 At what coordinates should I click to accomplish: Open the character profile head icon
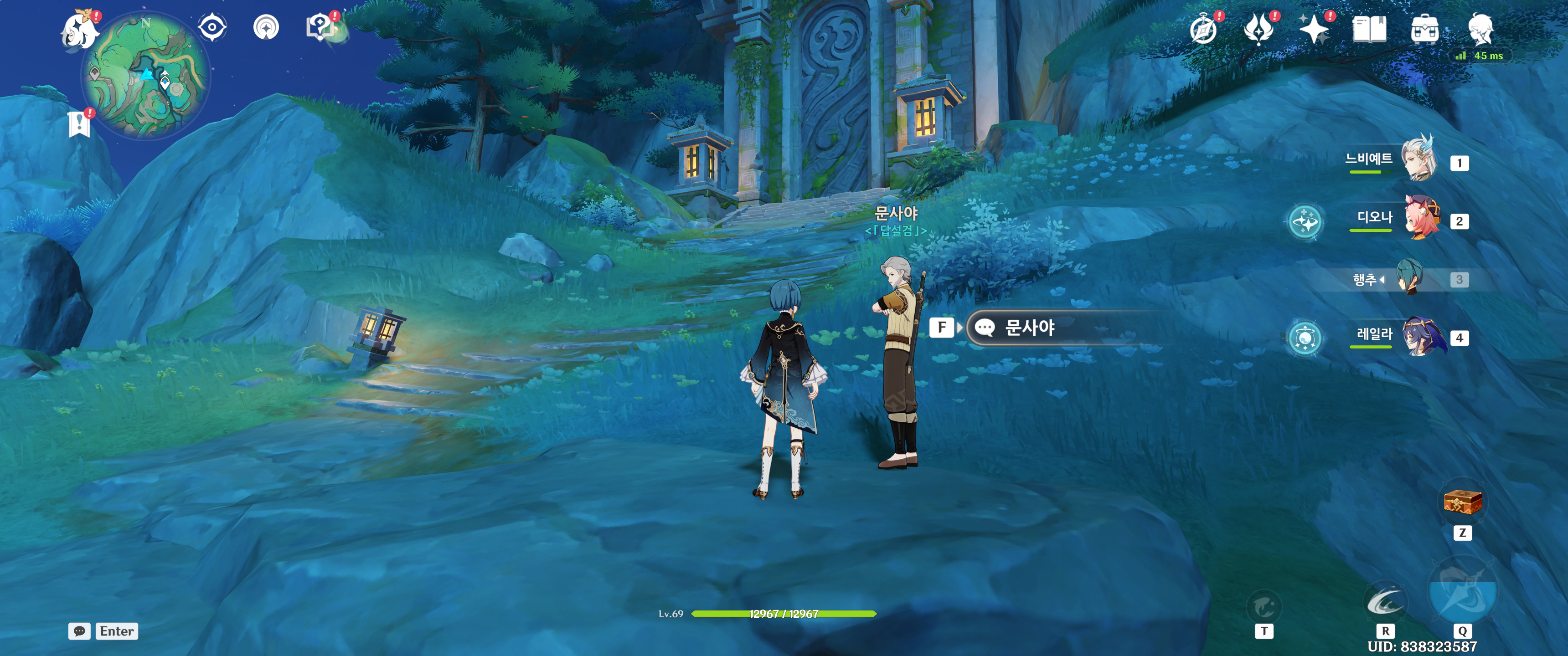[x=1480, y=29]
